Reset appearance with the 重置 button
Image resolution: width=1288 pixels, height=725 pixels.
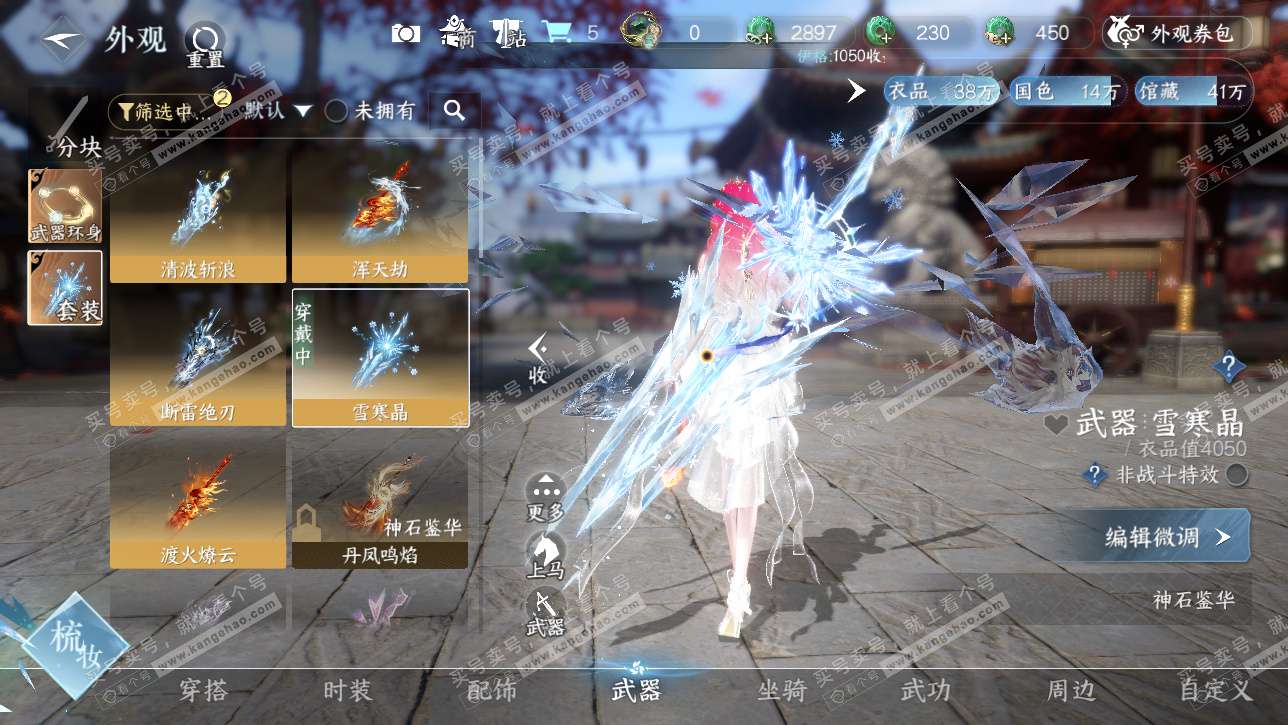(x=205, y=42)
